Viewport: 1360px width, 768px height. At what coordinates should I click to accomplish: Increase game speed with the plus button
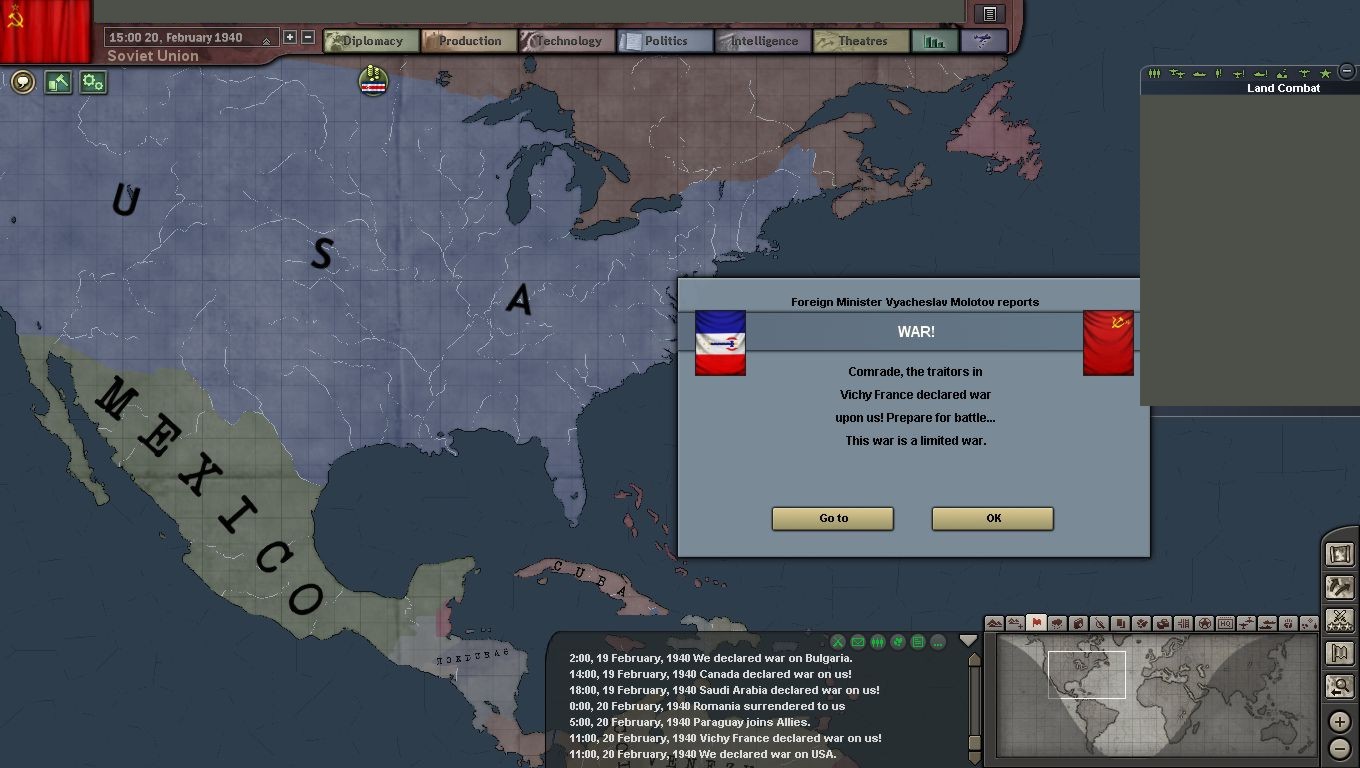click(290, 37)
